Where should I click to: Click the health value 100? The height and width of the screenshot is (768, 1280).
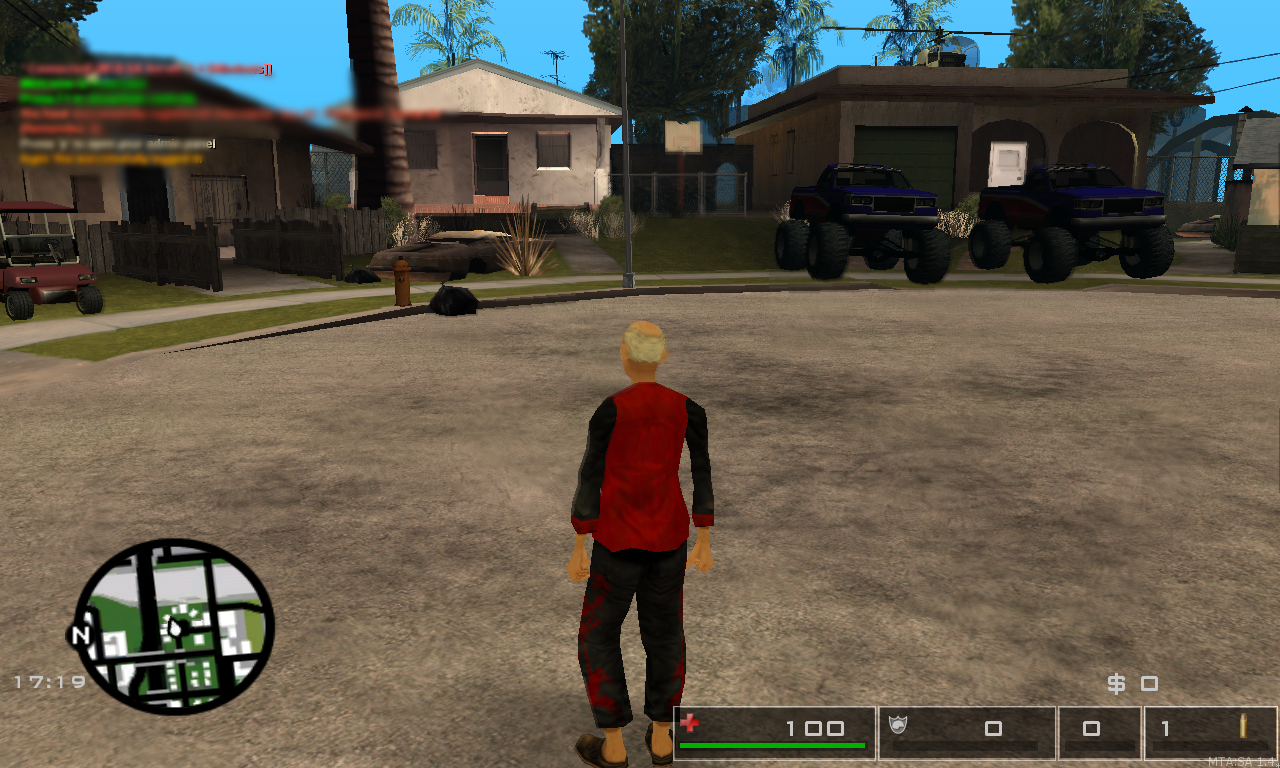[815, 727]
